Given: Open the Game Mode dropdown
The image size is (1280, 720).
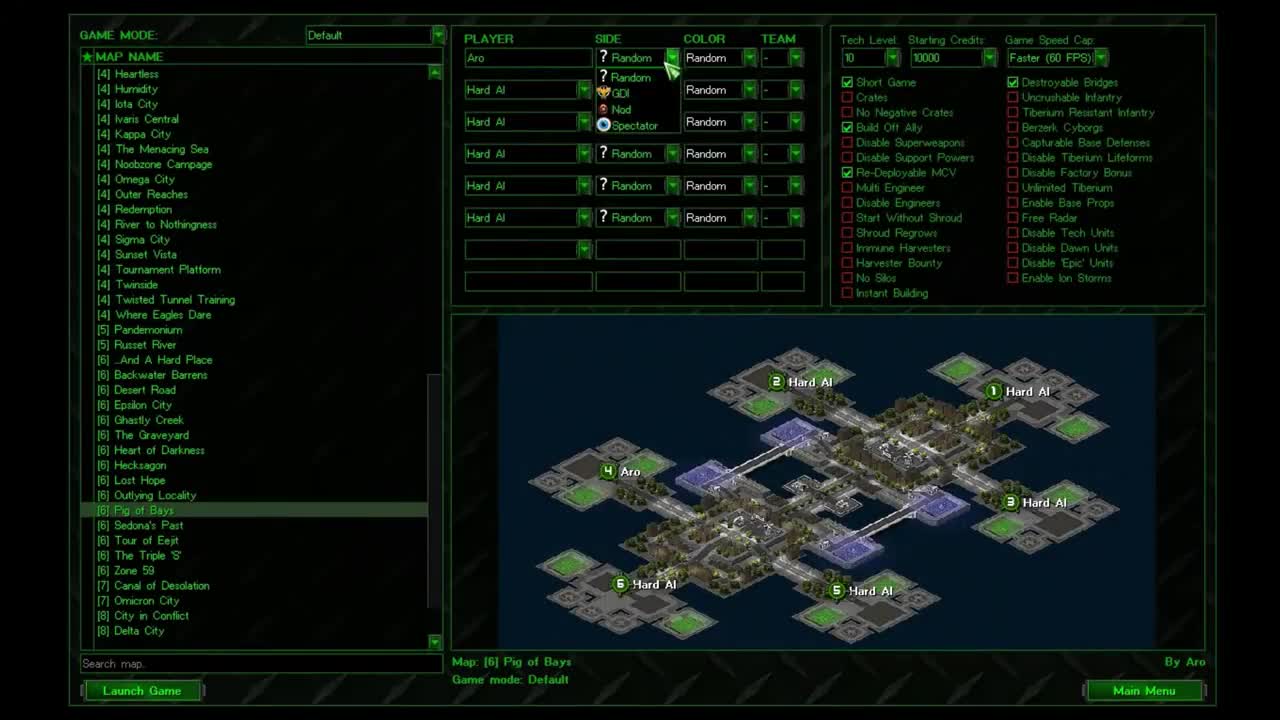Looking at the screenshot, I should pos(438,34).
